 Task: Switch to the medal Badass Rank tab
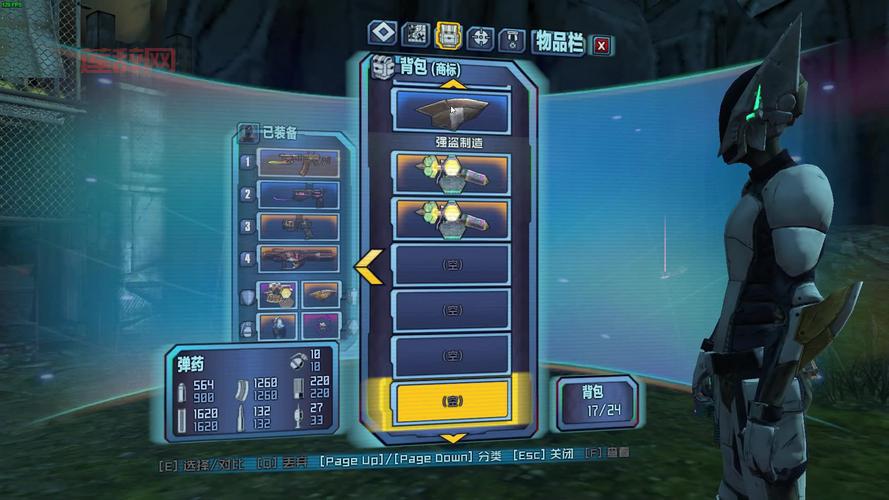[512, 40]
